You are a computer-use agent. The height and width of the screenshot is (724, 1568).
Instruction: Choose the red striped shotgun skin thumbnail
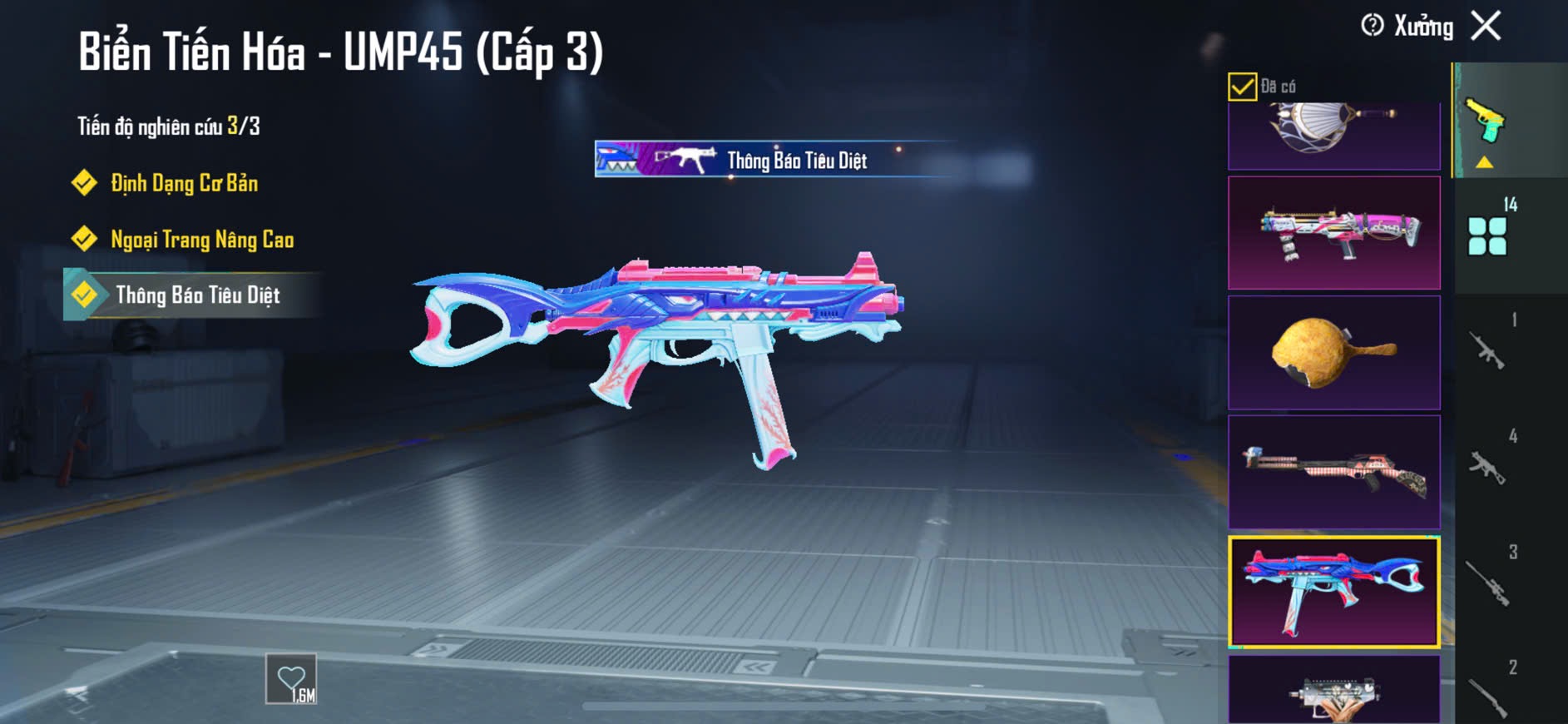[1333, 472]
